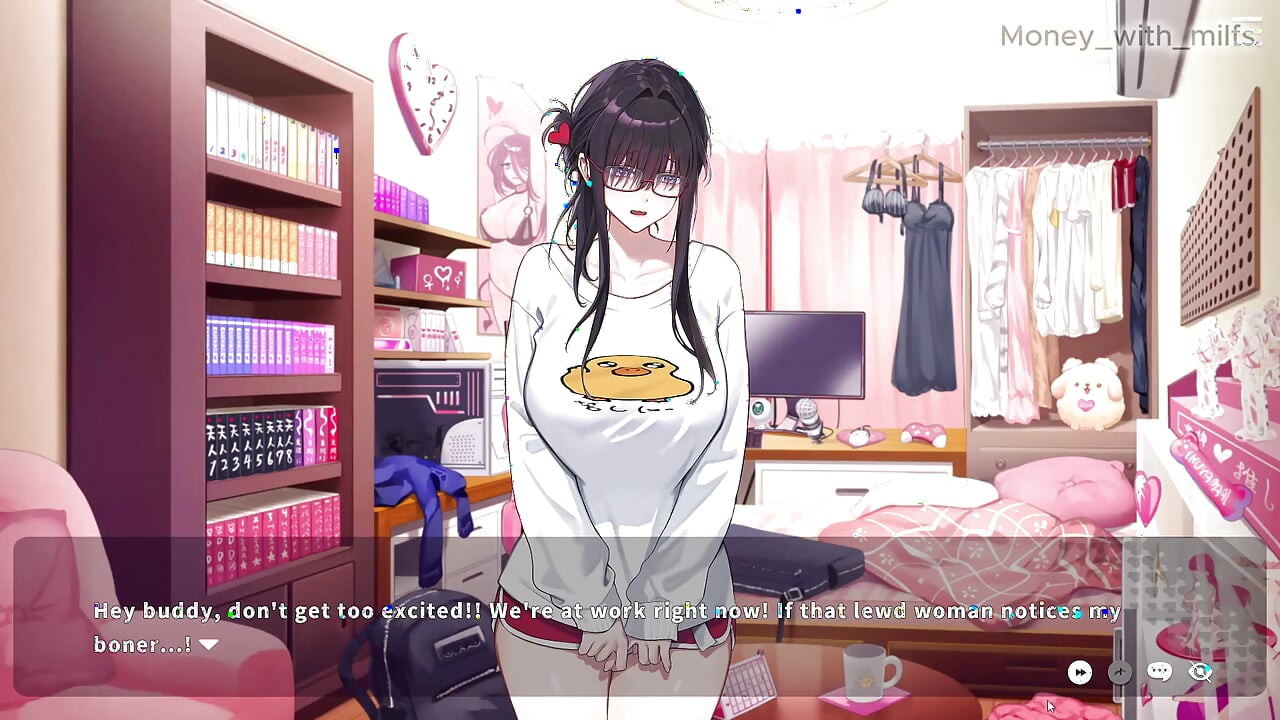Click the anime poster on the wall
This screenshot has width=1280, height=720.
pyautogui.click(x=510, y=180)
